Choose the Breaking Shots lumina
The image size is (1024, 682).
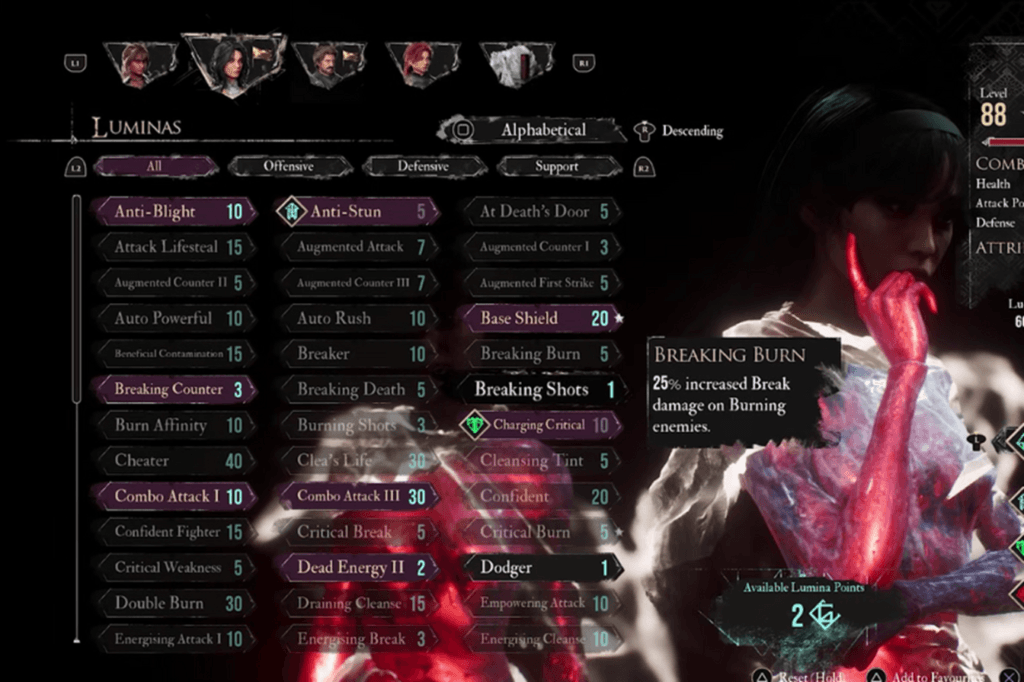tap(541, 390)
